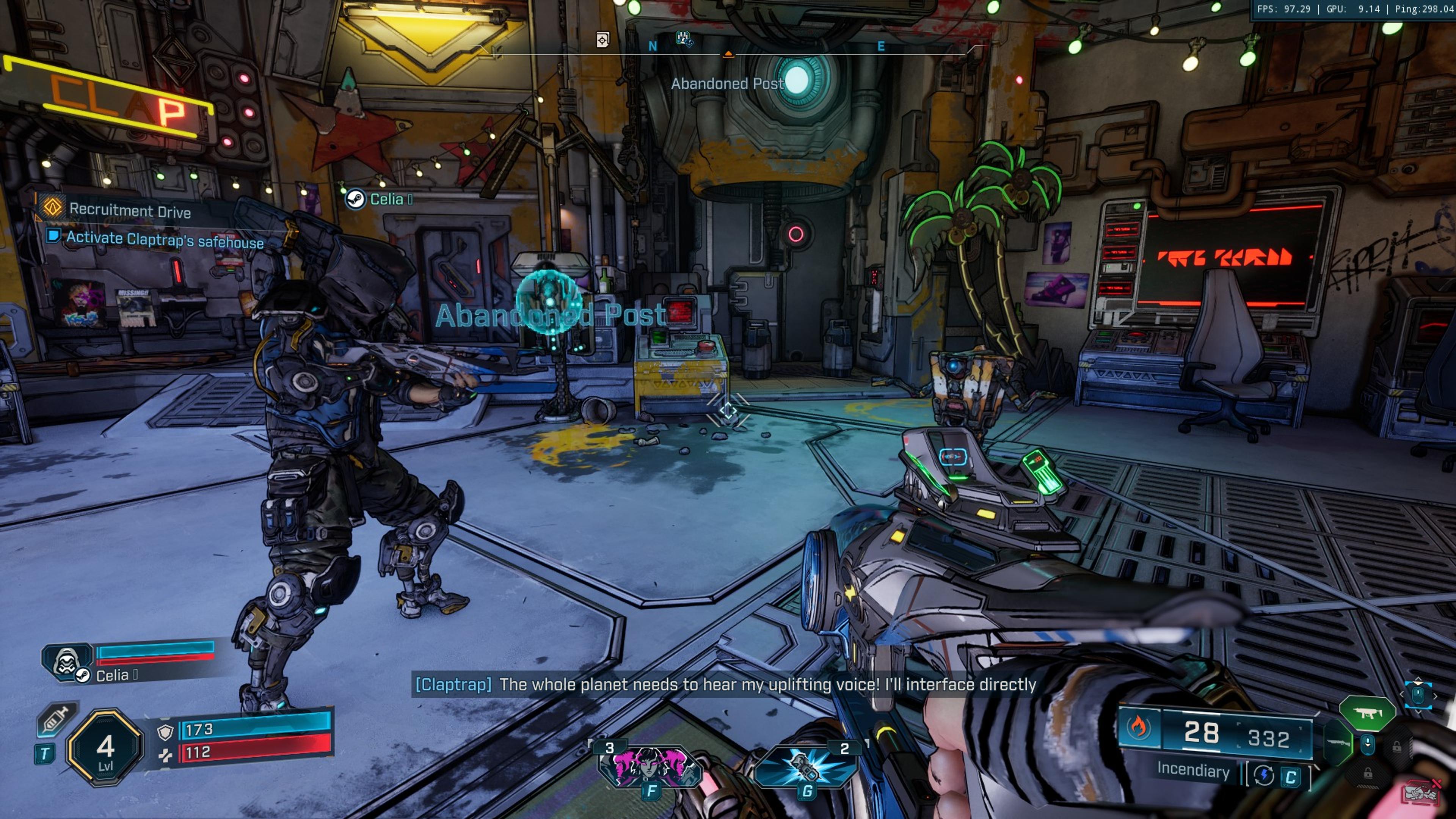Select the teal objective marker on compass
1456x819 pixels.
(684, 39)
